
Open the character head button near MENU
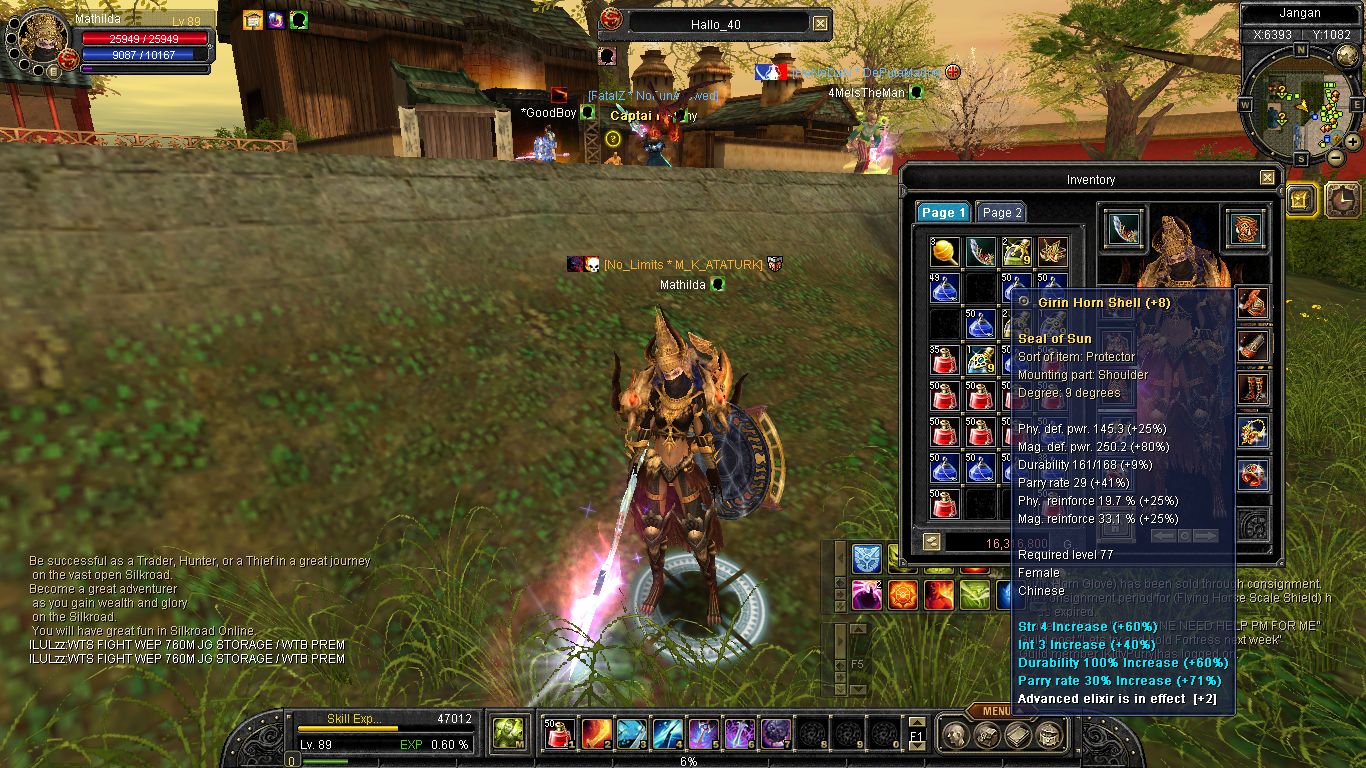(x=955, y=737)
